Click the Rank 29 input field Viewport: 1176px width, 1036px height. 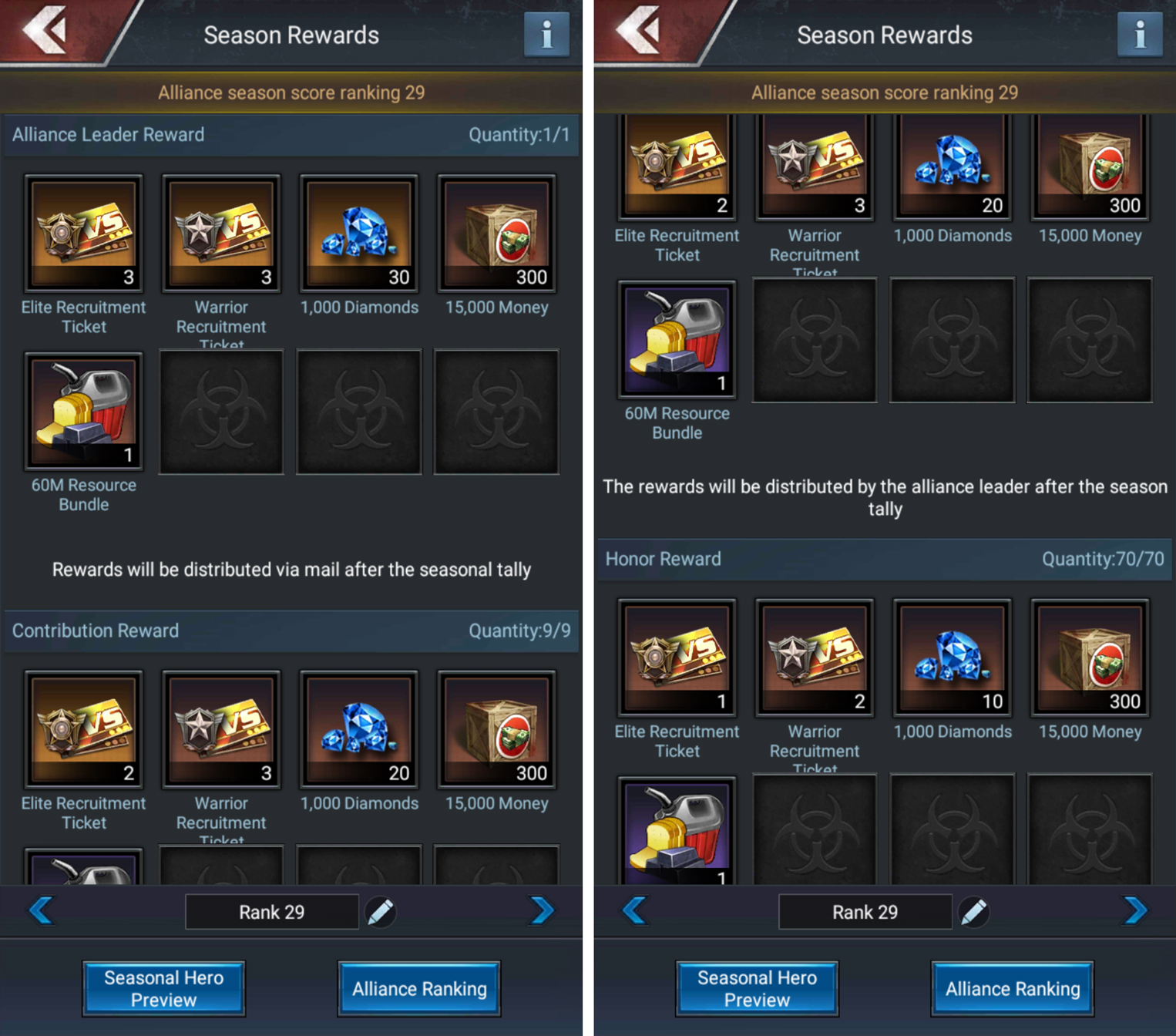pyautogui.click(x=271, y=912)
